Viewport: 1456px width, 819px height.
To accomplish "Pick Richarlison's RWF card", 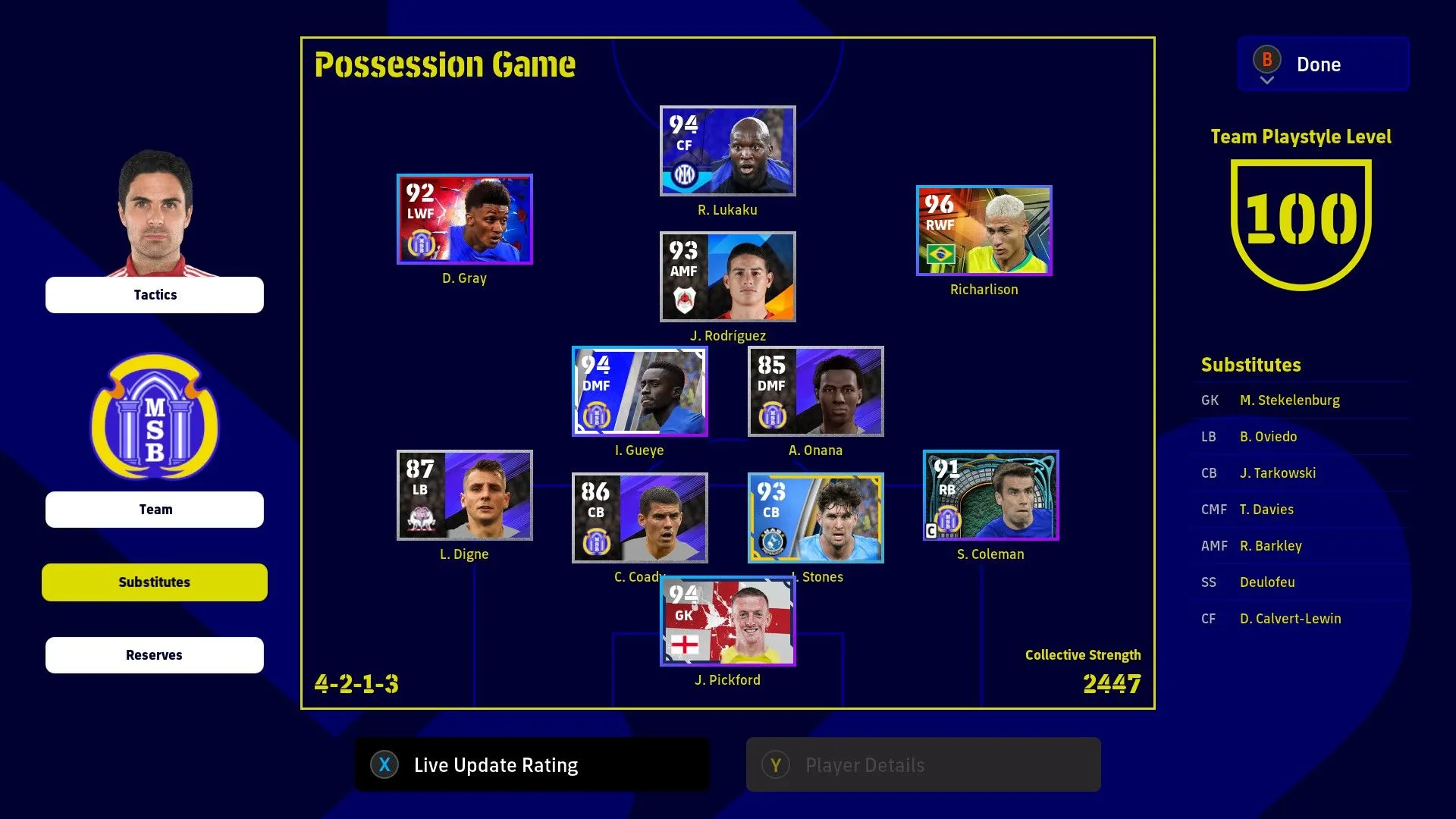I will tap(984, 231).
